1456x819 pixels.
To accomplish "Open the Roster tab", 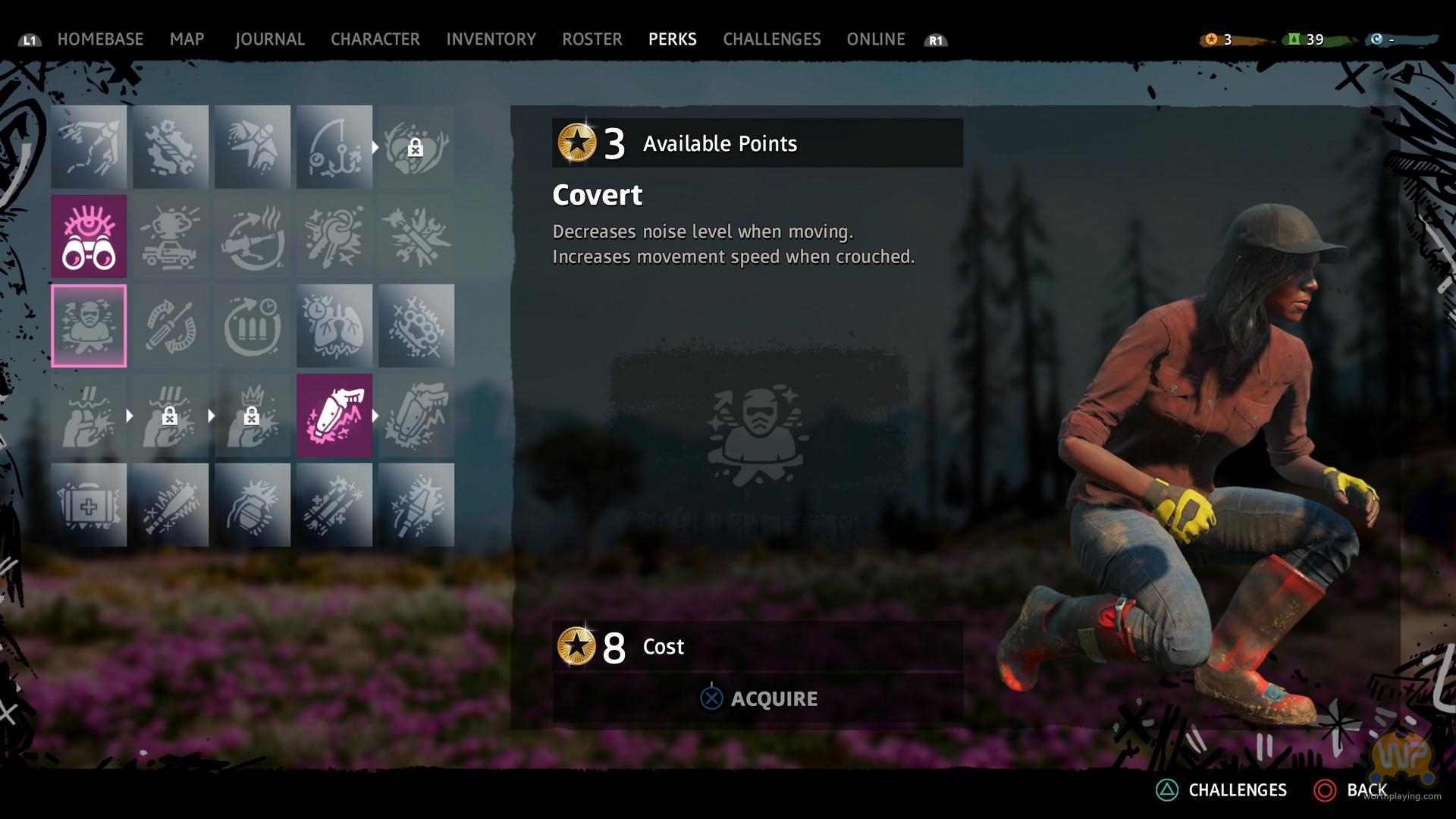I will tap(591, 39).
